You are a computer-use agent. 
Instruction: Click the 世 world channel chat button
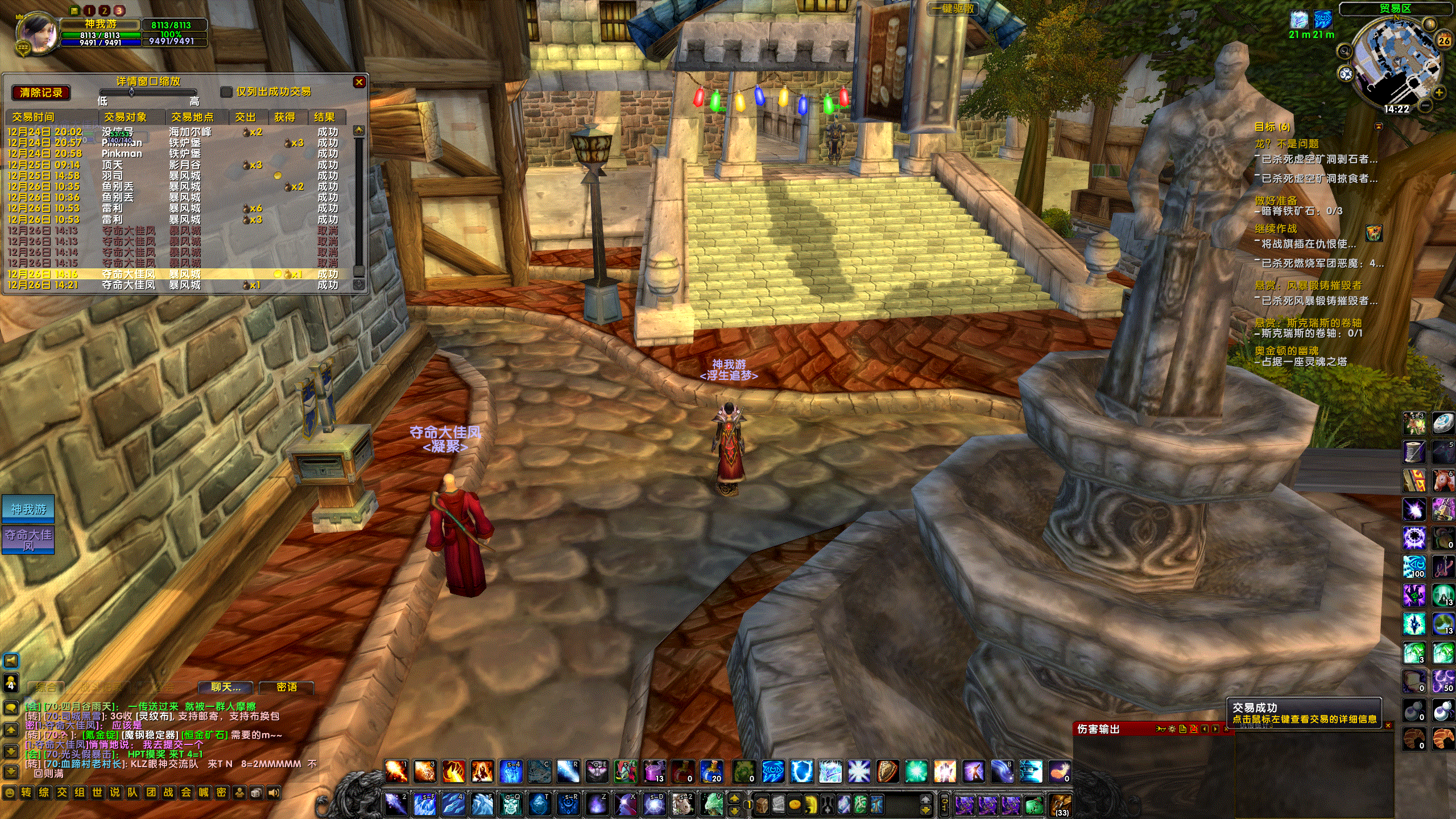tap(97, 792)
